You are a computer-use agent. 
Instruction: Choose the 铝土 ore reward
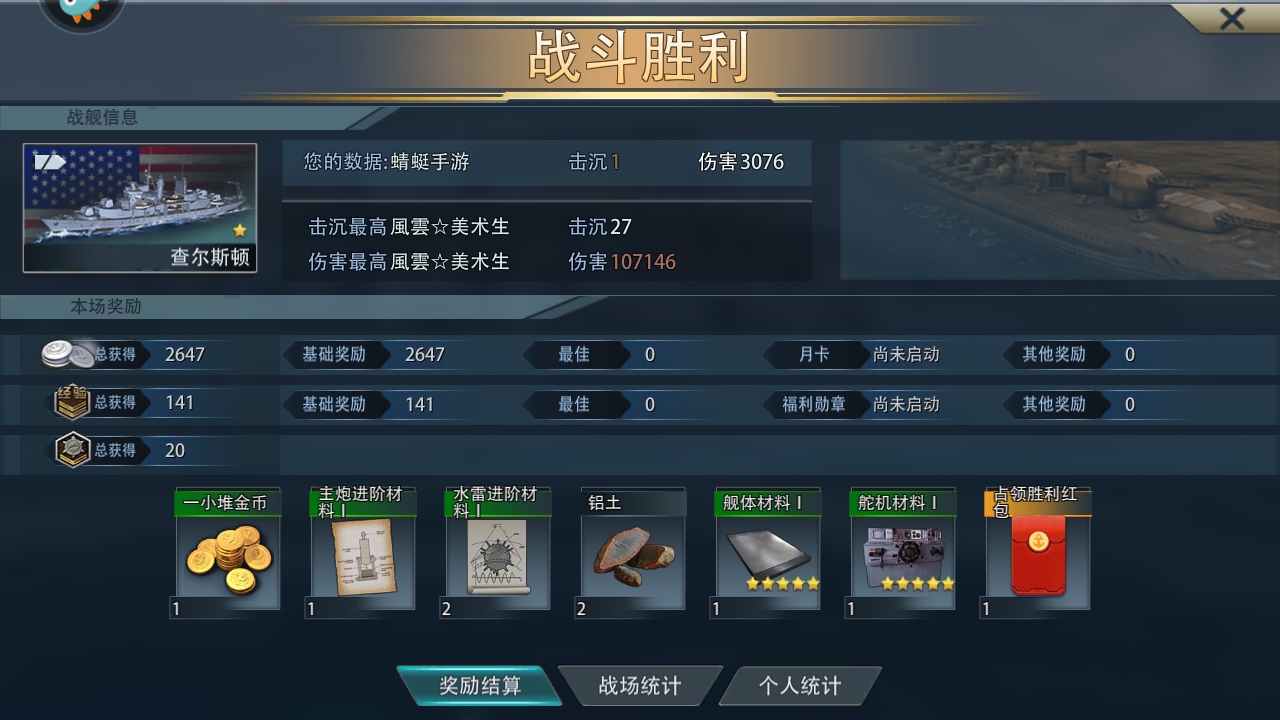(x=632, y=553)
